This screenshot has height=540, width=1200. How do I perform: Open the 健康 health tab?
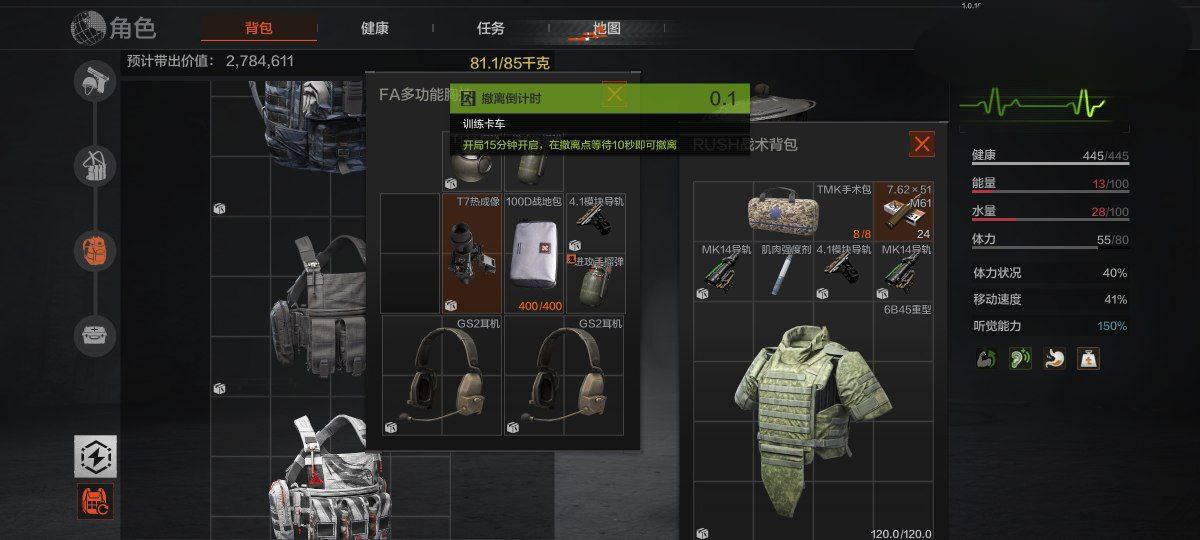coord(375,28)
